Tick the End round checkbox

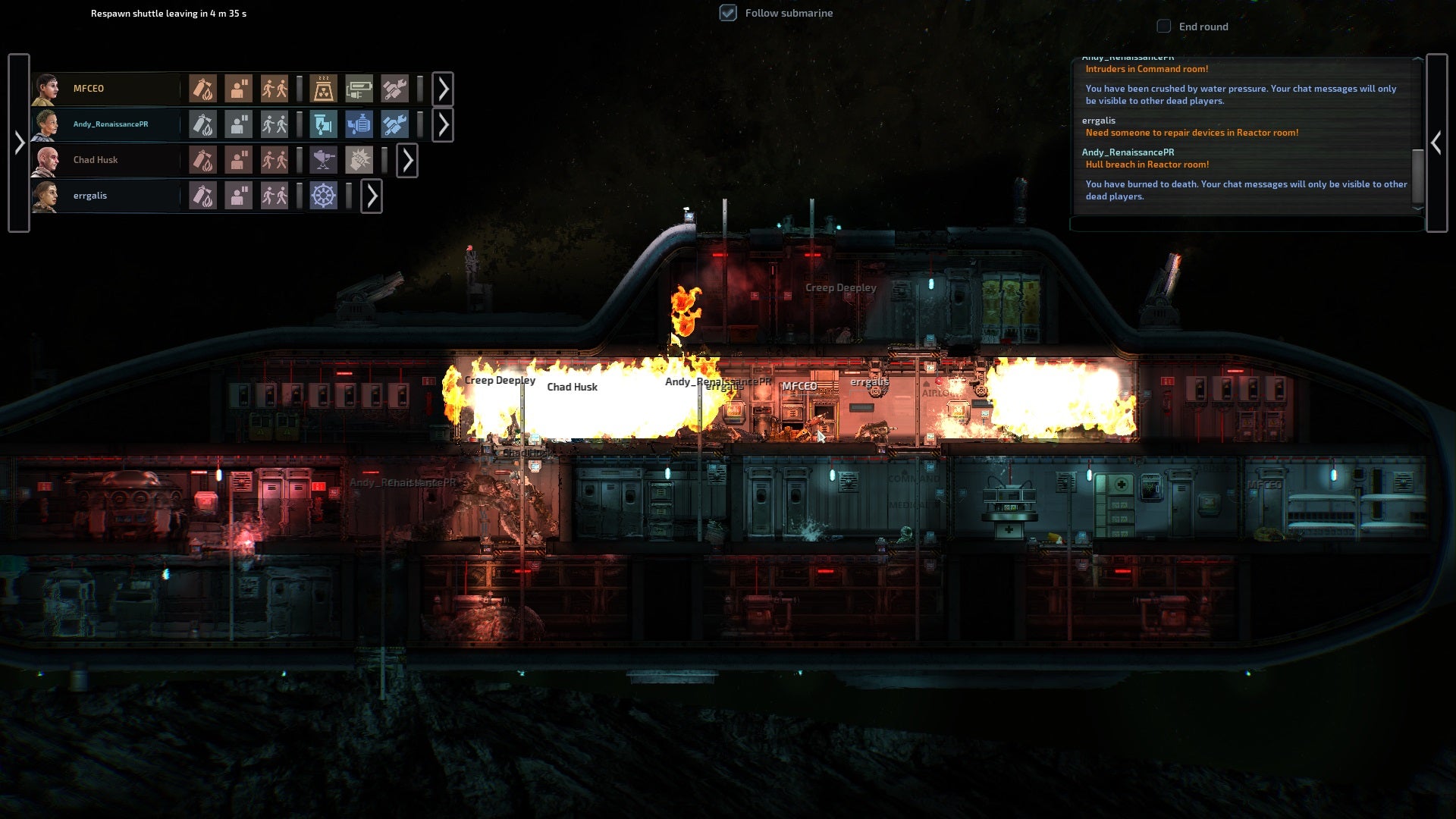pos(1163,27)
